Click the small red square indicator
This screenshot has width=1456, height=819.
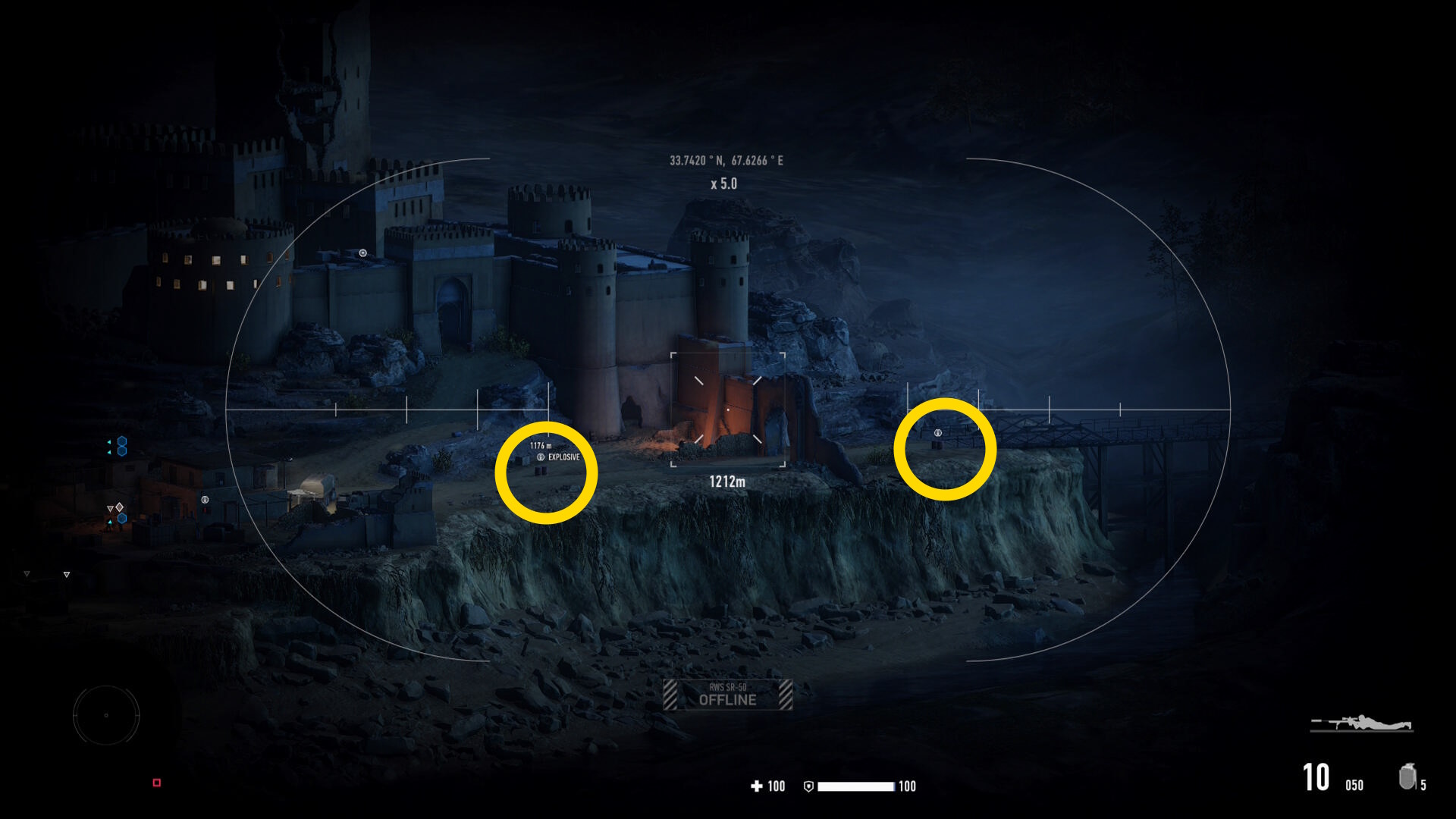pos(157,783)
